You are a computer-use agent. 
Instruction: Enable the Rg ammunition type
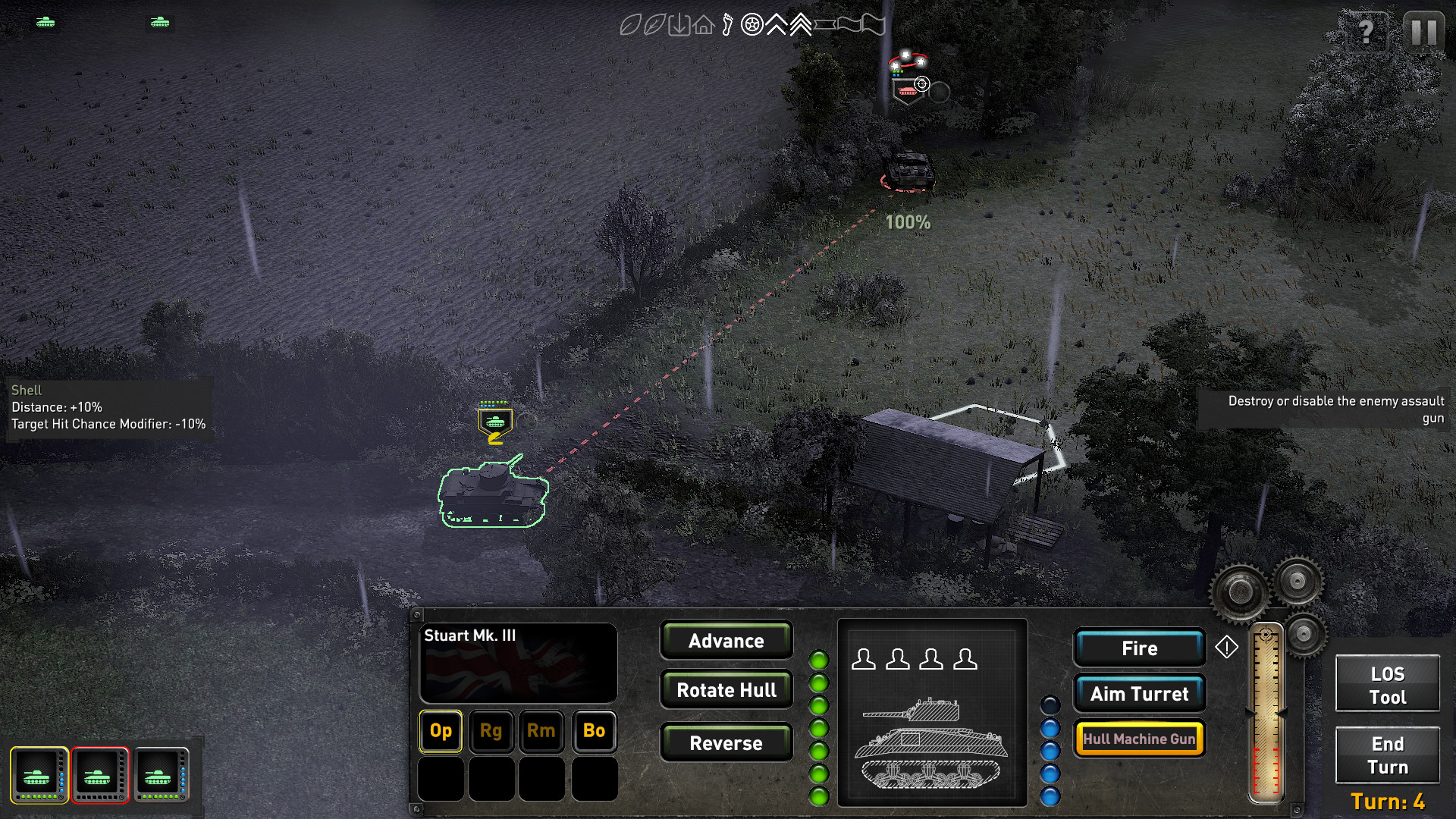point(491,731)
